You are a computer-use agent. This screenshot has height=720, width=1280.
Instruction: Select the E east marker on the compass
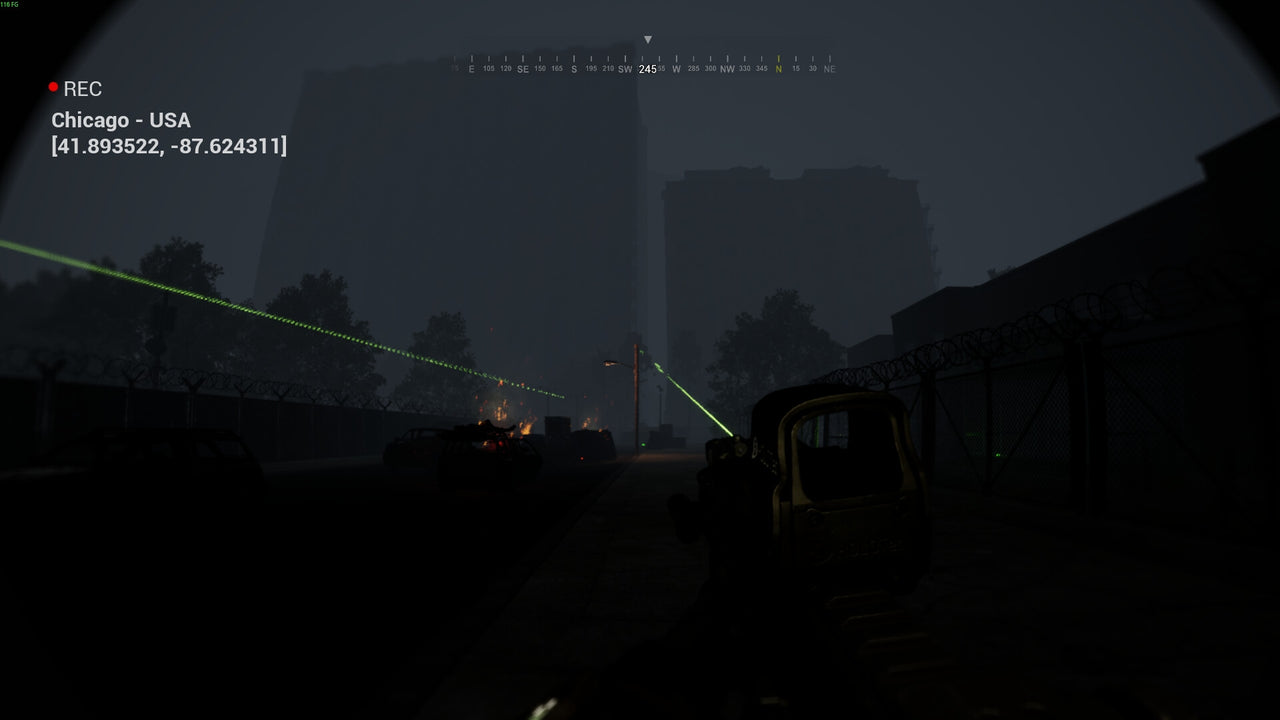click(471, 71)
